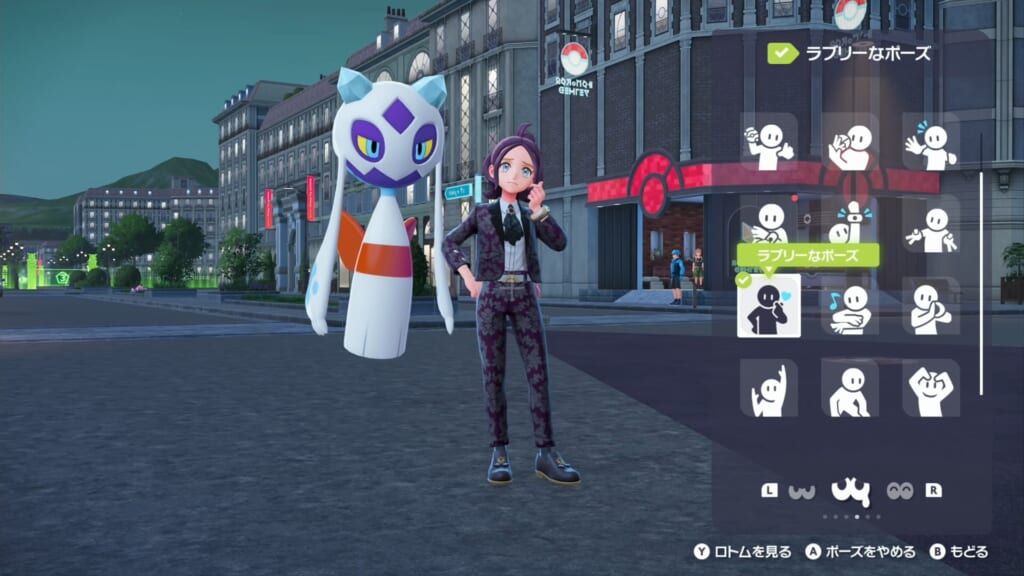Screen dimensions: 1024x576
Task: Click the highlighted teary eyes expression tab
Action: (x=850, y=491)
